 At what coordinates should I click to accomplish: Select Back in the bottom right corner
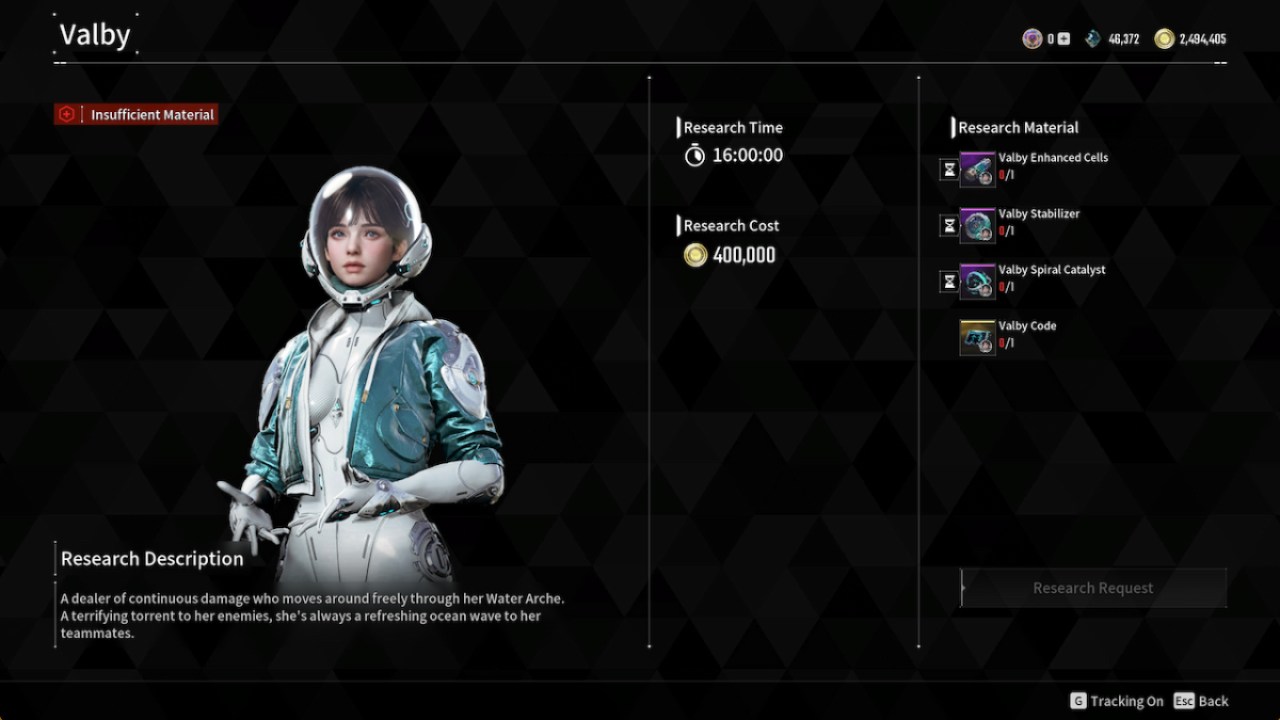coord(1205,701)
